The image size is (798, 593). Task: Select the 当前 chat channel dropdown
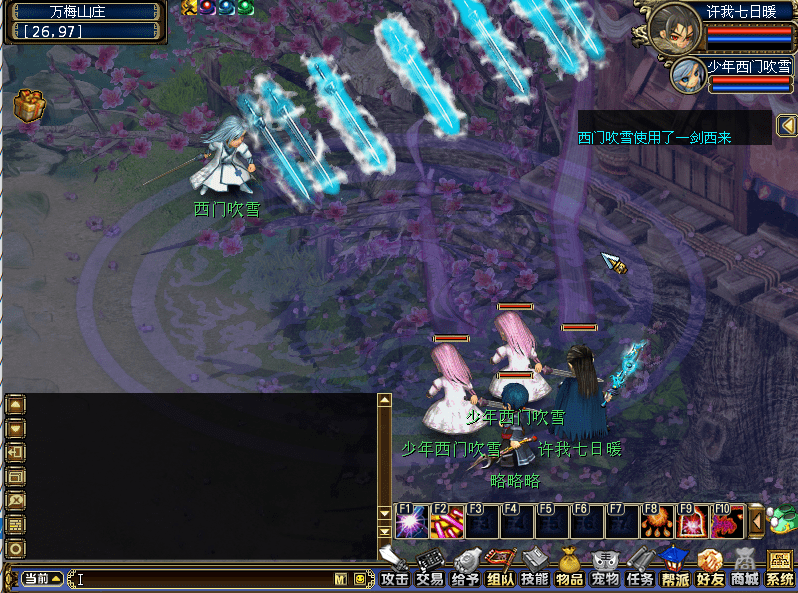[x=43, y=579]
